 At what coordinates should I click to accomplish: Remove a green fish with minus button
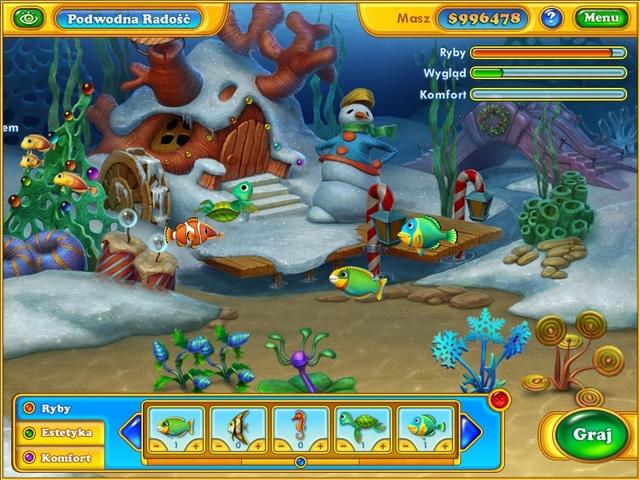[156, 445]
